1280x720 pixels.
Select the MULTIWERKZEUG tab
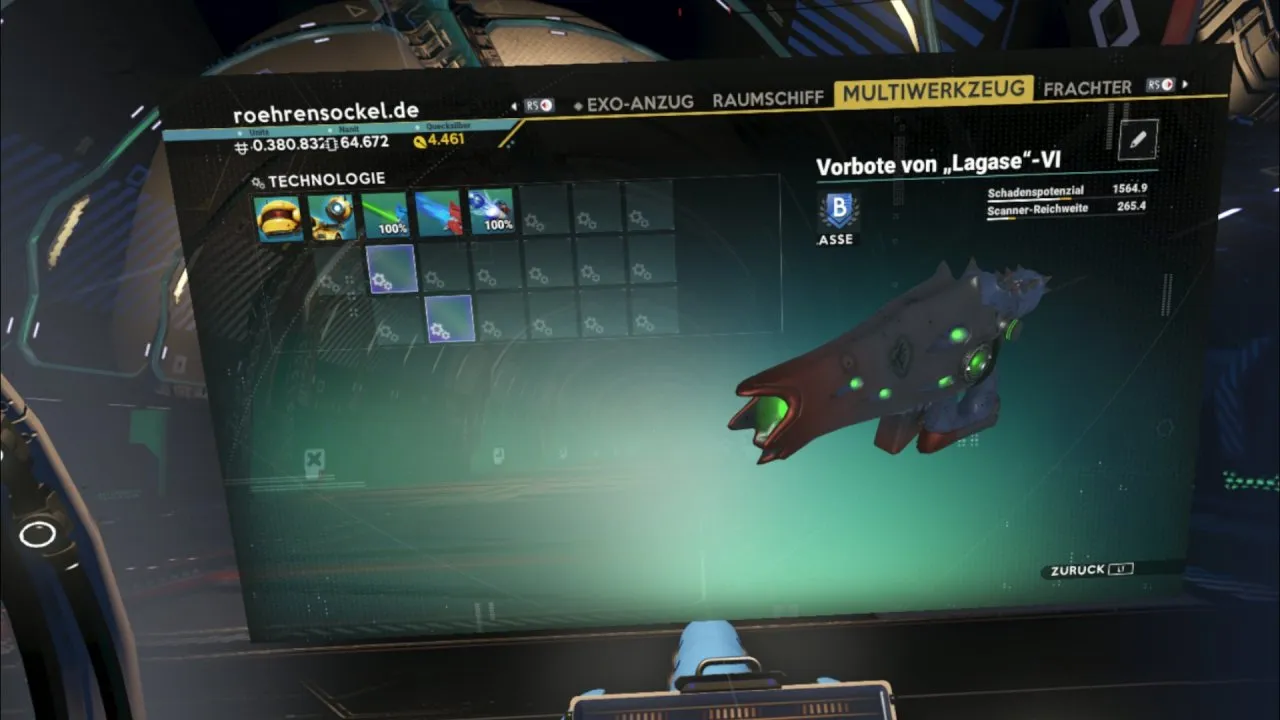point(933,92)
